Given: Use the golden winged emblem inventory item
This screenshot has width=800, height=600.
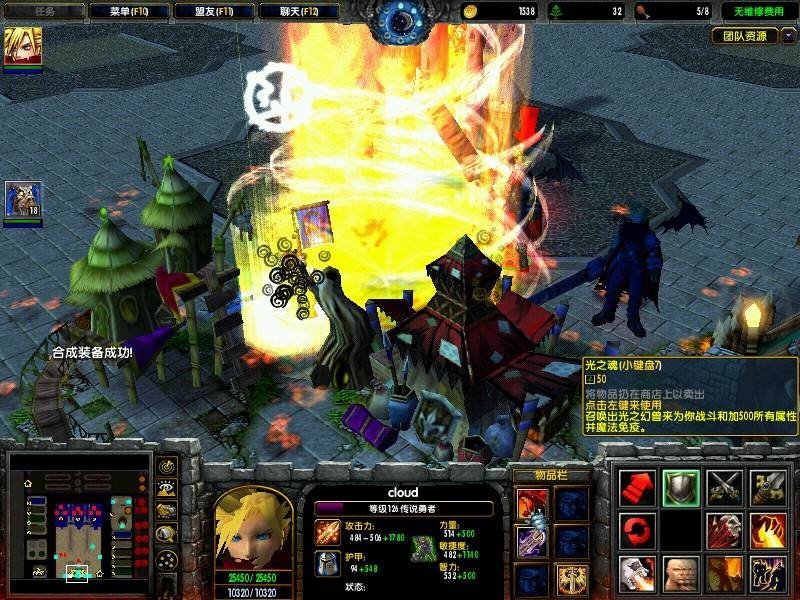Looking at the screenshot, I should [x=572, y=577].
